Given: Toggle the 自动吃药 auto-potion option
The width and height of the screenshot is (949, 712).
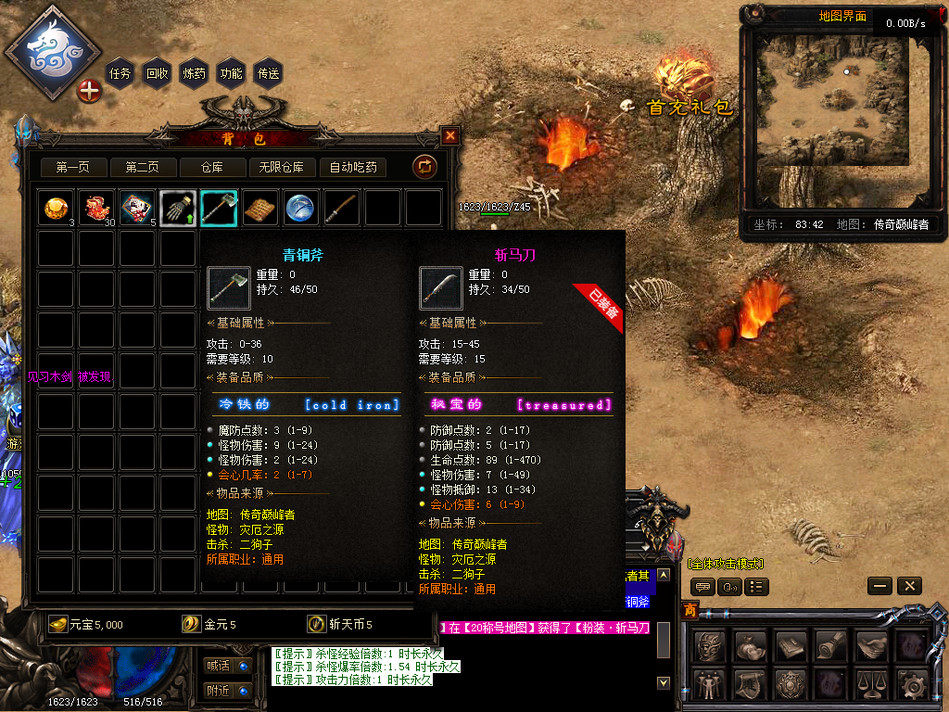Looking at the screenshot, I should click(x=353, y=167).
